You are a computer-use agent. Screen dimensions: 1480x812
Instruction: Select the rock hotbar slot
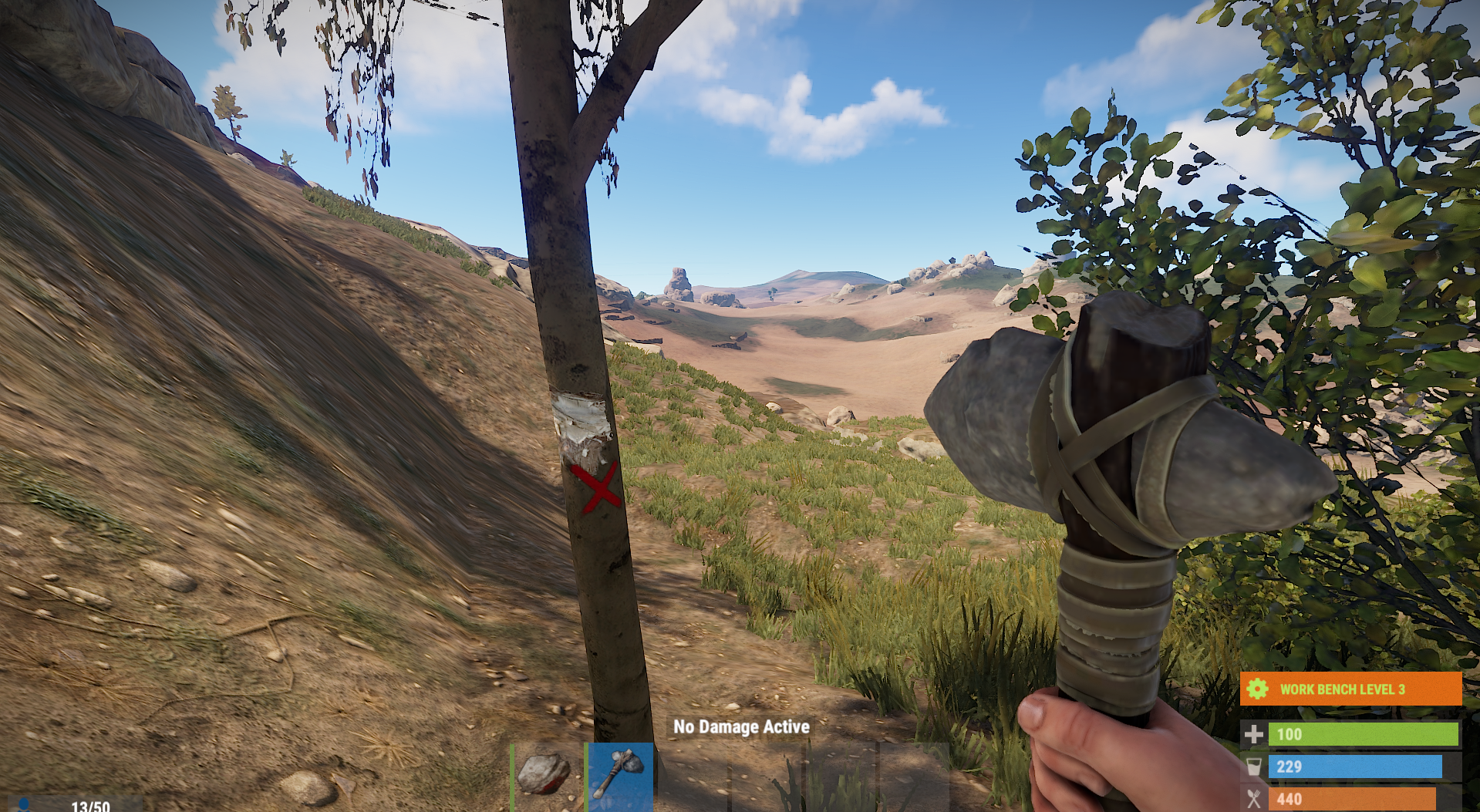click(x=545, y=775)
